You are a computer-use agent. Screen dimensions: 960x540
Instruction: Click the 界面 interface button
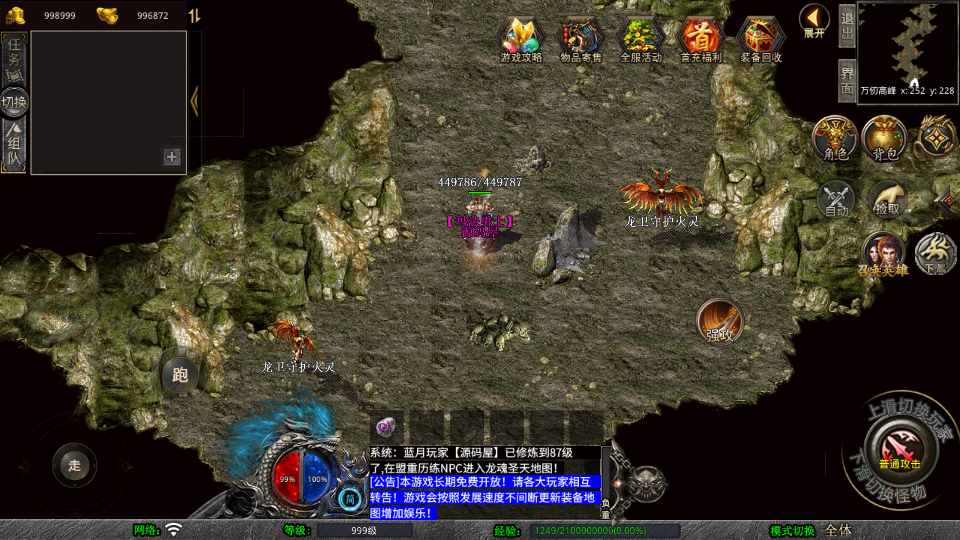click(x=846, y=80)
